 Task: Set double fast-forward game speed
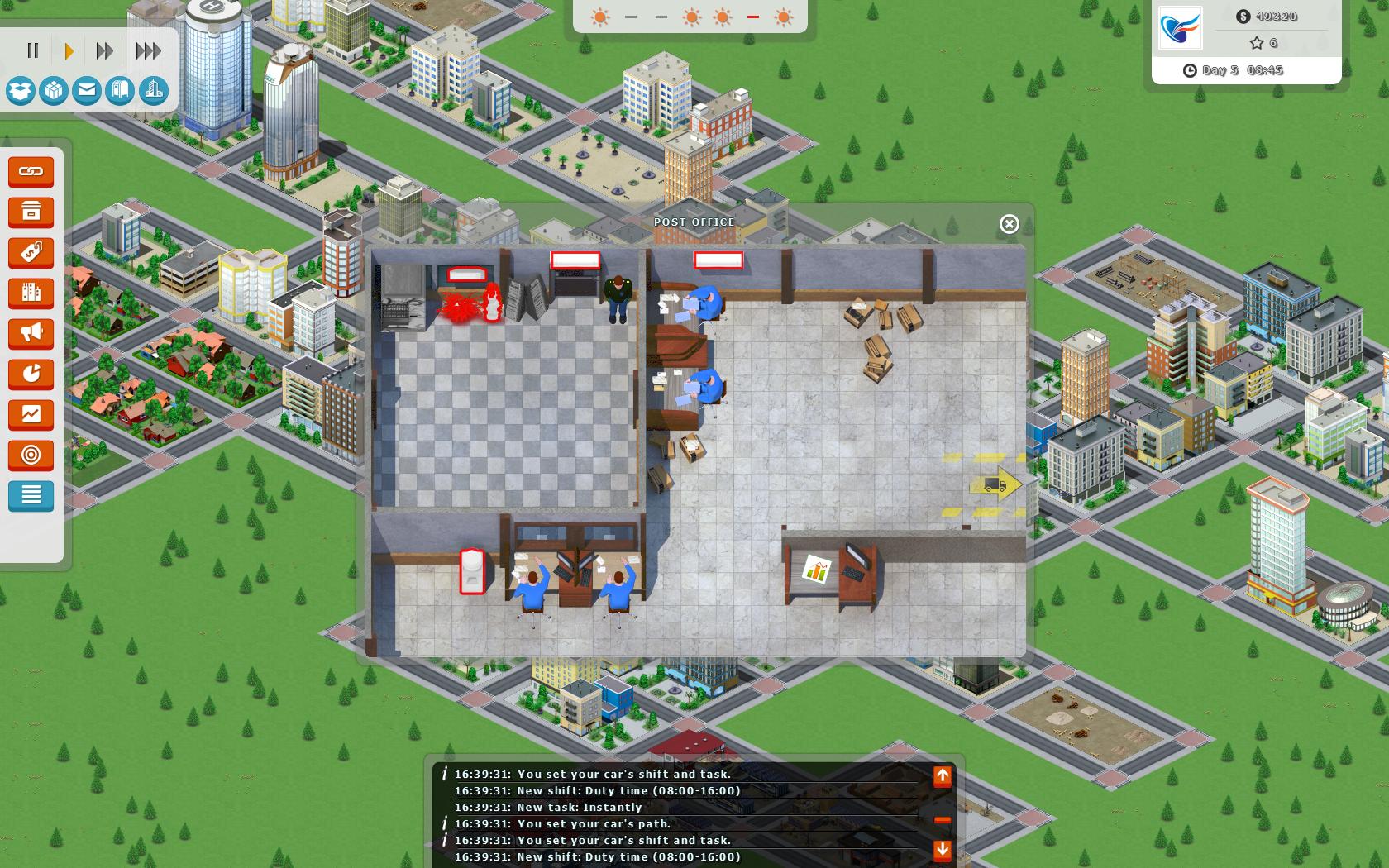click(x=105, y=50)
